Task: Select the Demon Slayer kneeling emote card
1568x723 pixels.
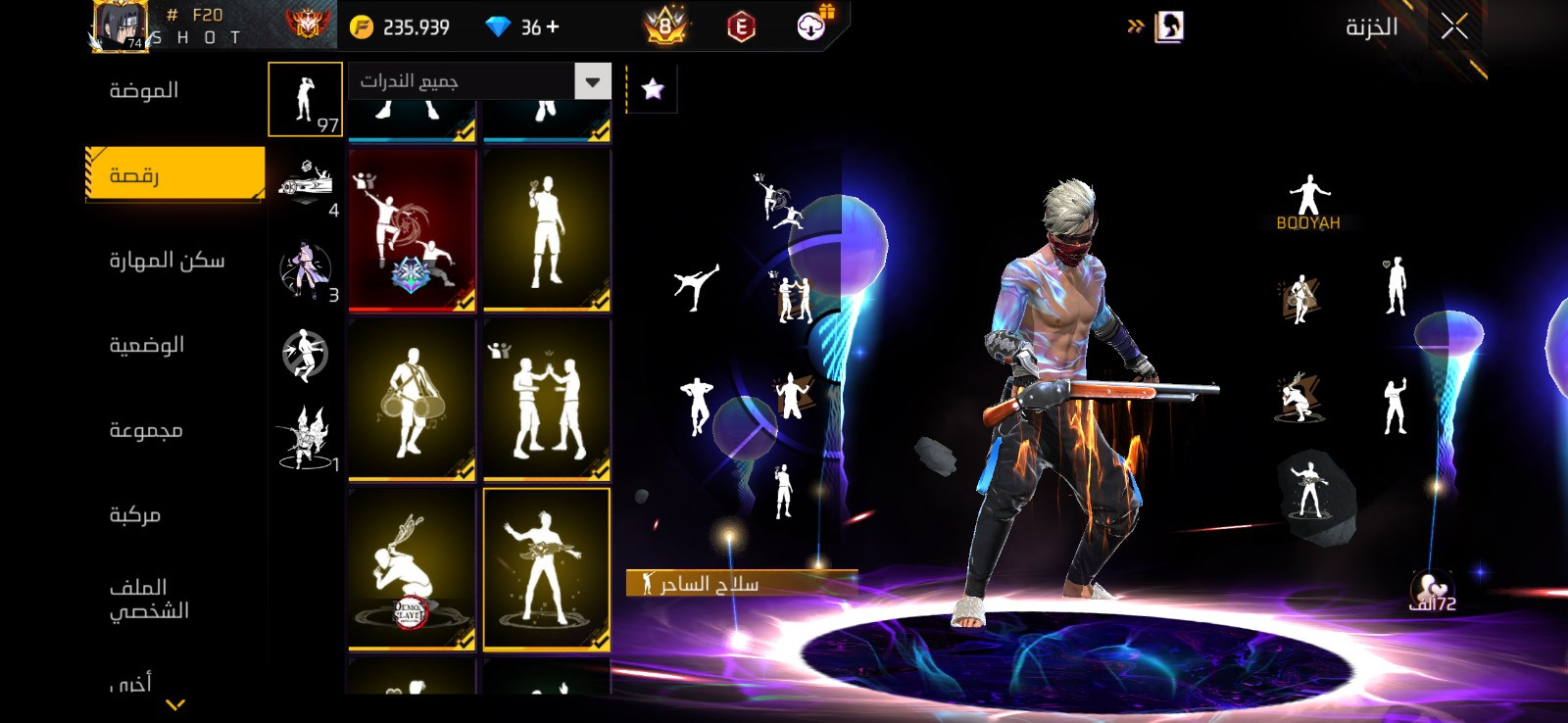Action: [x=412, y=568]
